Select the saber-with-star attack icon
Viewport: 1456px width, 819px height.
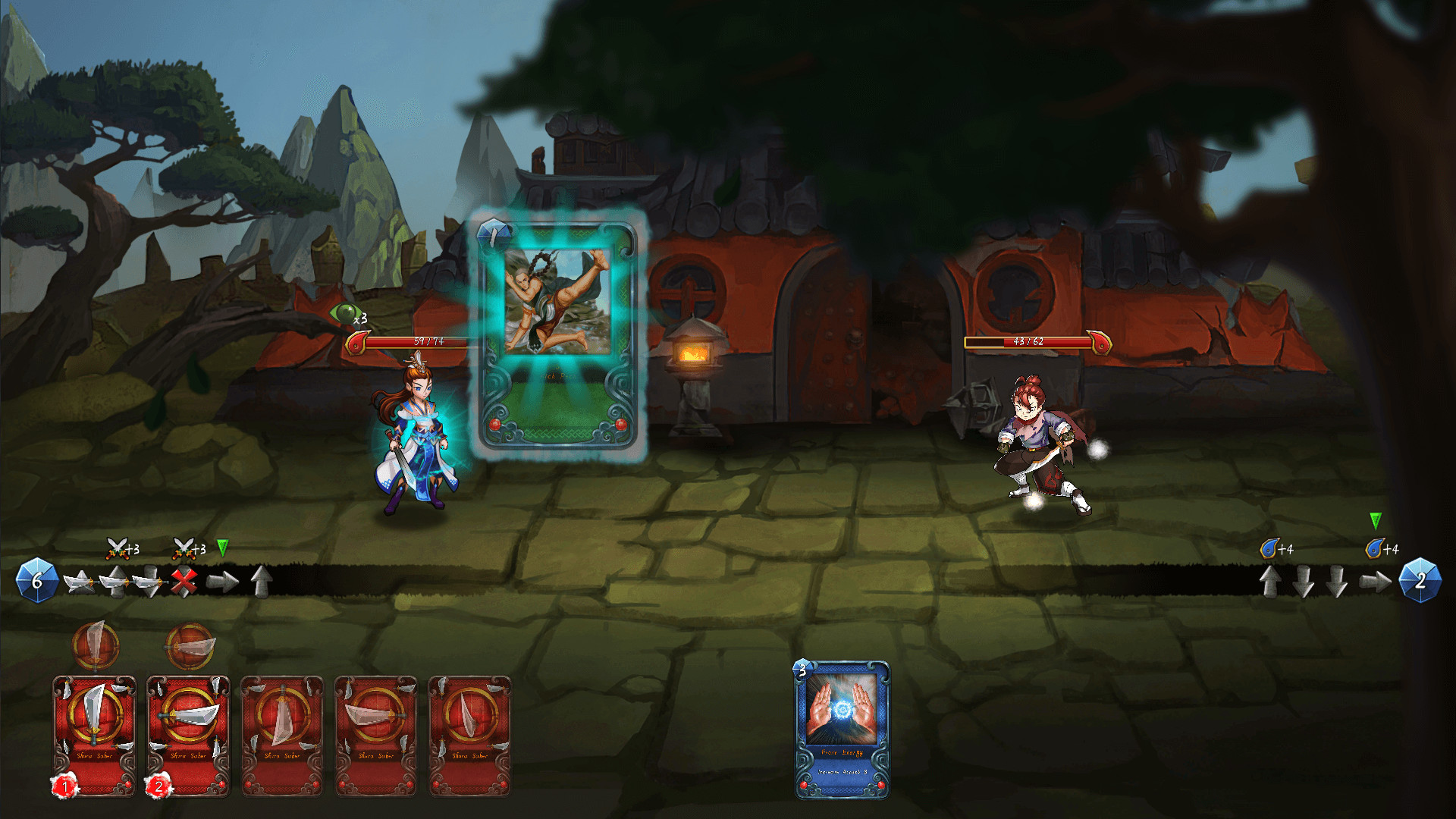(79, 582)
